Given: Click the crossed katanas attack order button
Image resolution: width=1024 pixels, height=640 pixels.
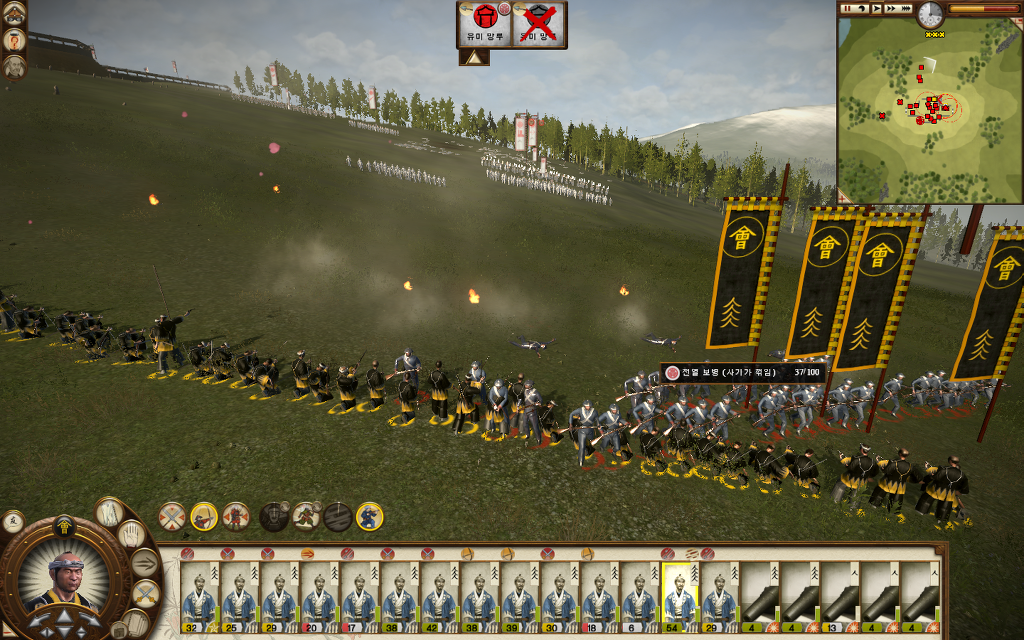Looking at the screenshot, I should (146, 594).
